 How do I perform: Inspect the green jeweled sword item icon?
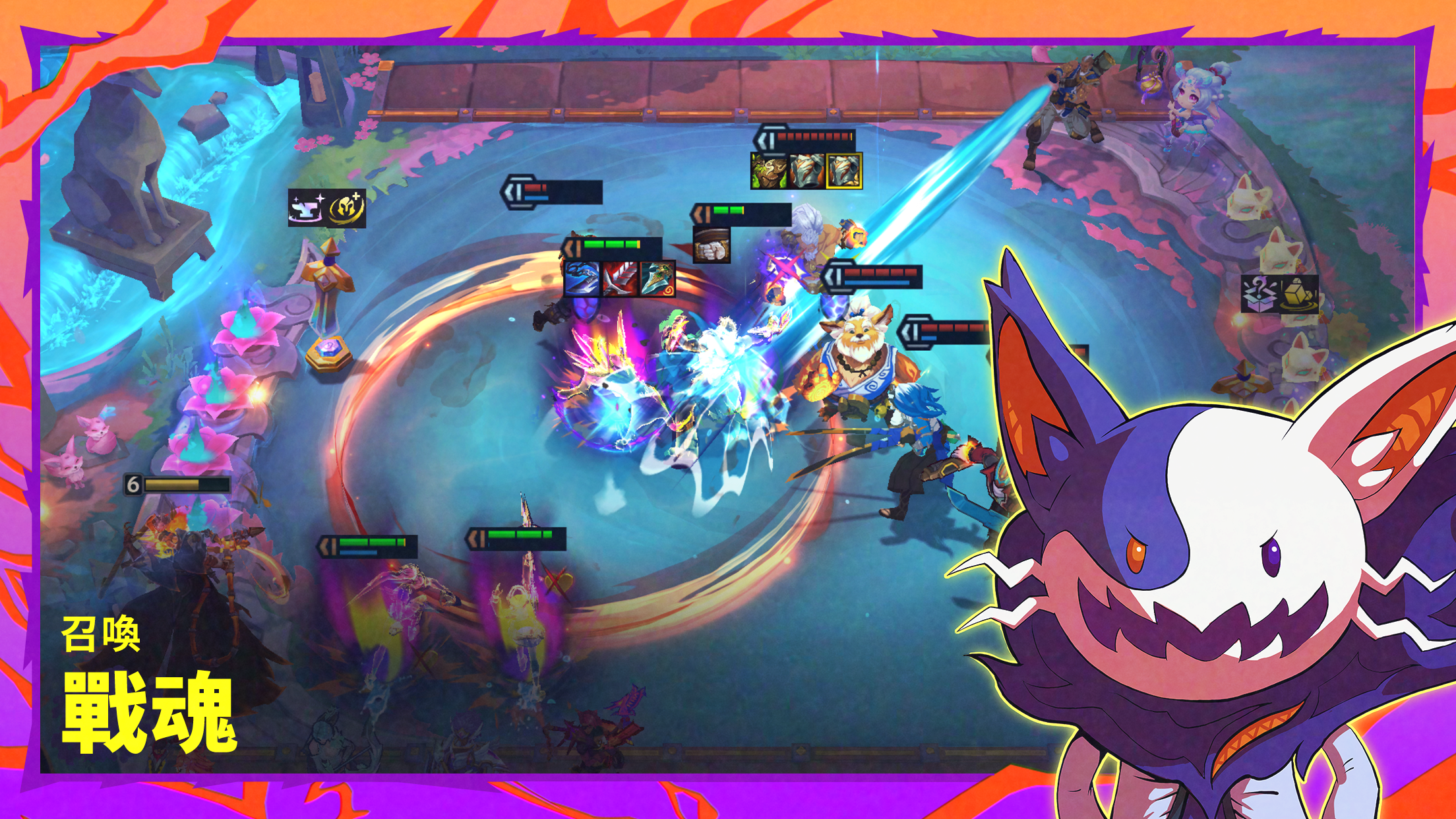(657, 279)
